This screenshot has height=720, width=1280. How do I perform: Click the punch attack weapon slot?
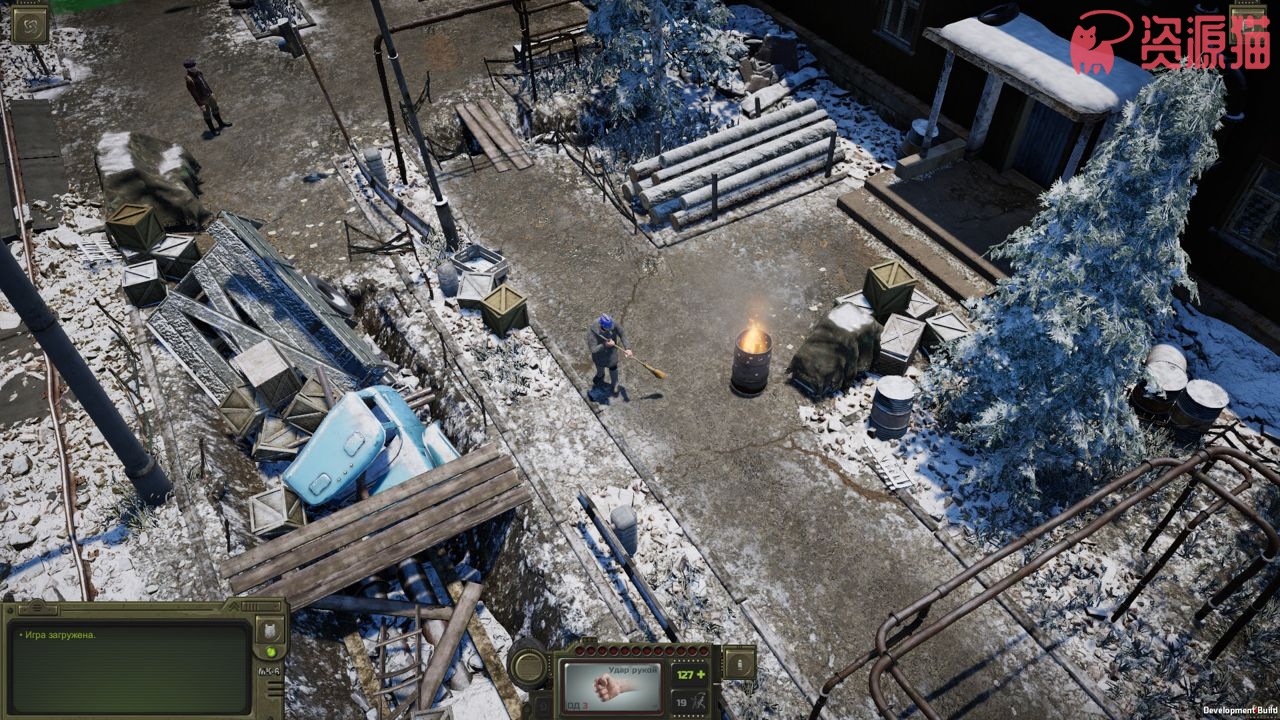tap(613, 685)
